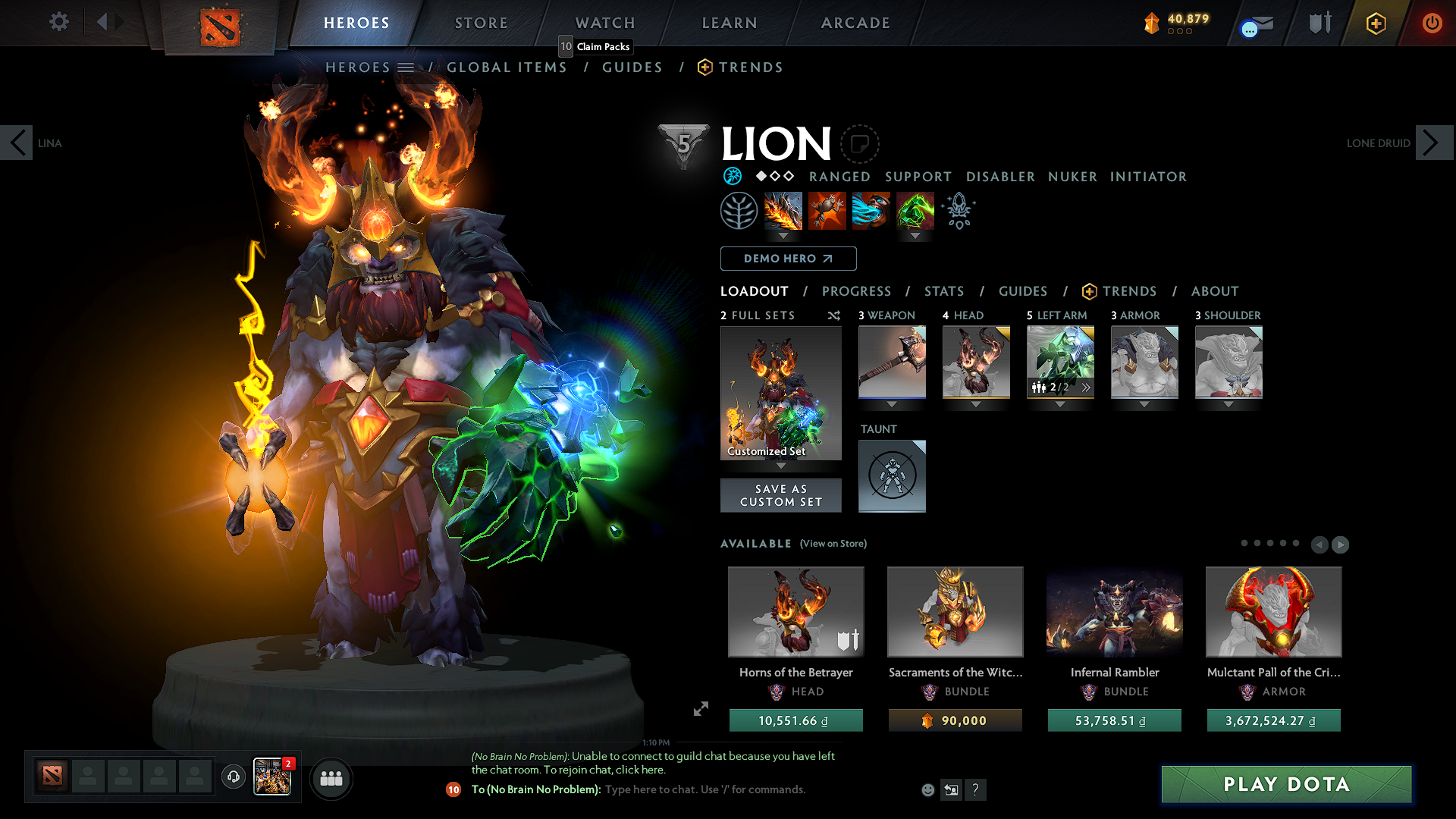Viewport: 1456px width, 819px height.
Task: Switch to the Watch tab
Action: coord(605,23)
